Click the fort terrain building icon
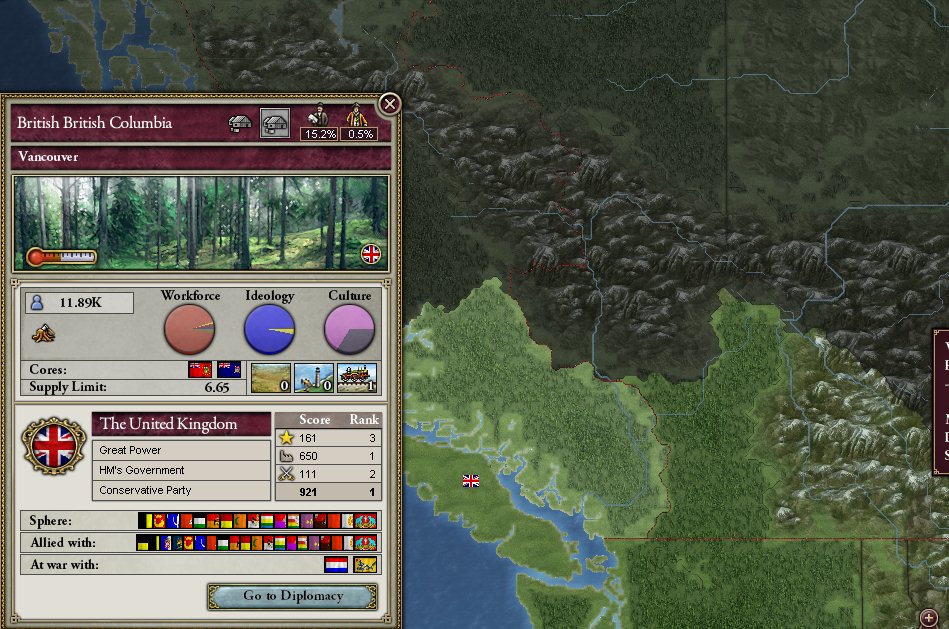Image resolution: width=949 pixels, height=629 pixels. [x=270, y=378]
